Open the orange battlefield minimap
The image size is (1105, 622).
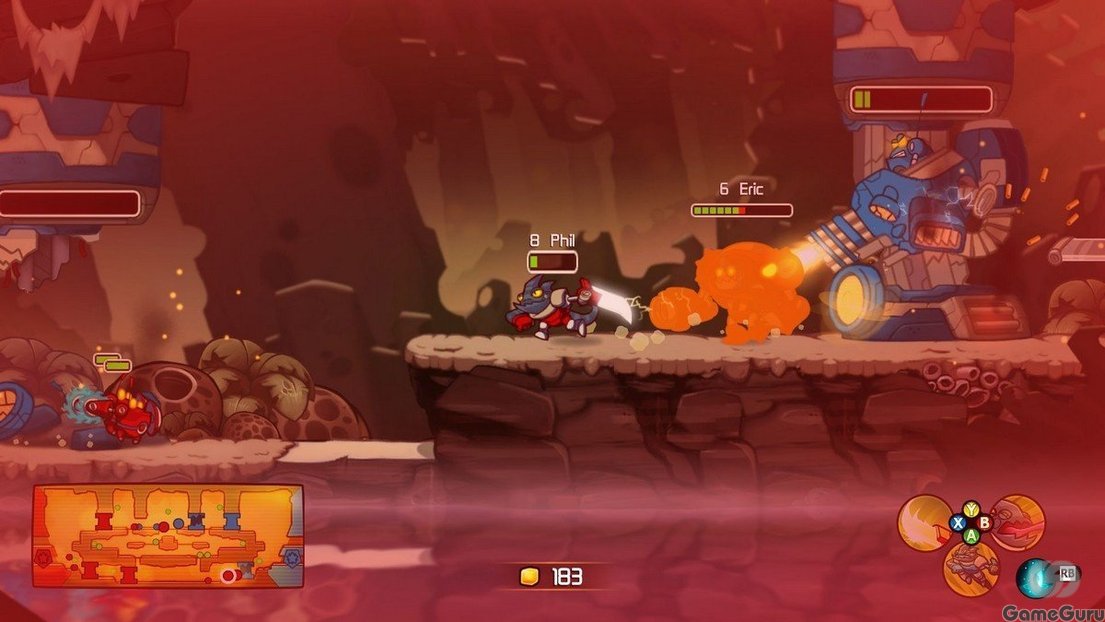coord(168,536)
